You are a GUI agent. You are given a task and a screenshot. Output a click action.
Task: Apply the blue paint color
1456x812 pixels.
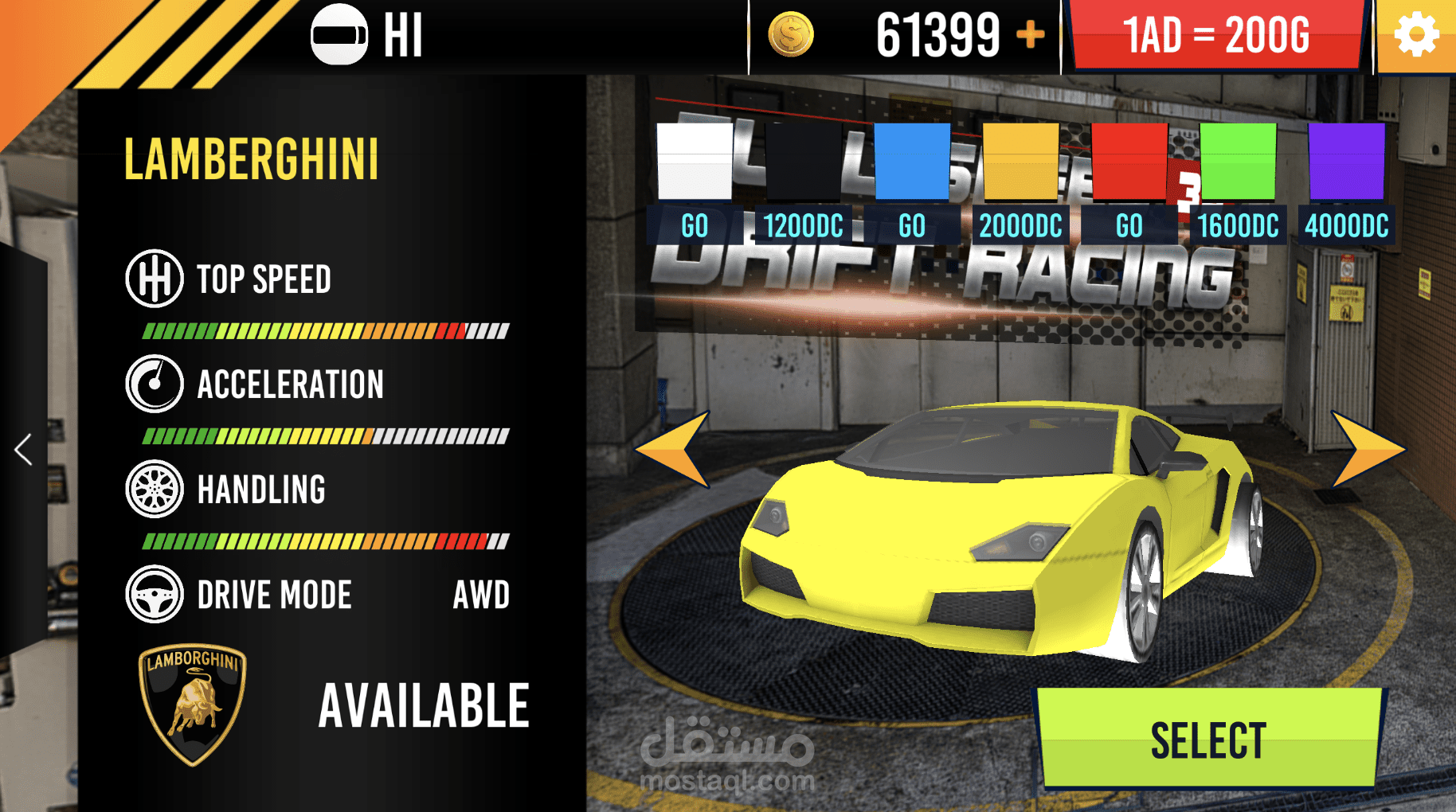click(x=912, y=161)
